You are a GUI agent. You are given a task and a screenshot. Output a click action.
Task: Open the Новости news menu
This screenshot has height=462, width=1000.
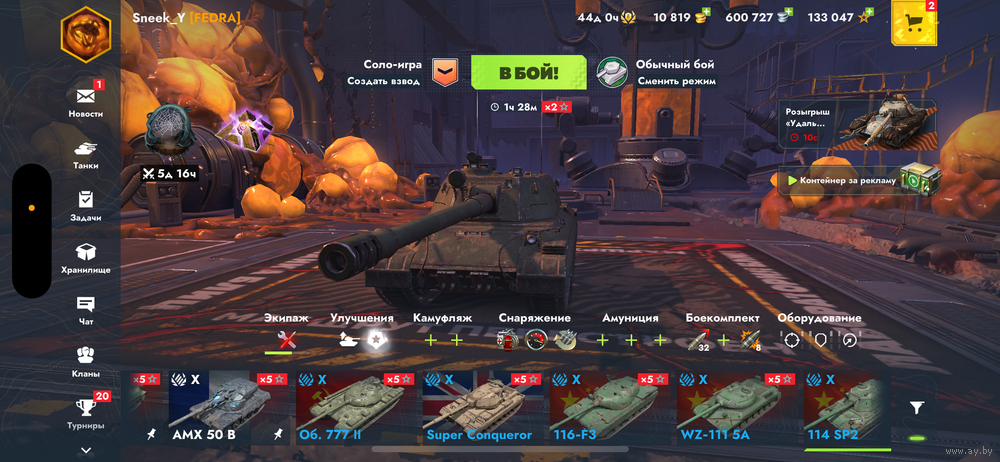click(86, 102)
